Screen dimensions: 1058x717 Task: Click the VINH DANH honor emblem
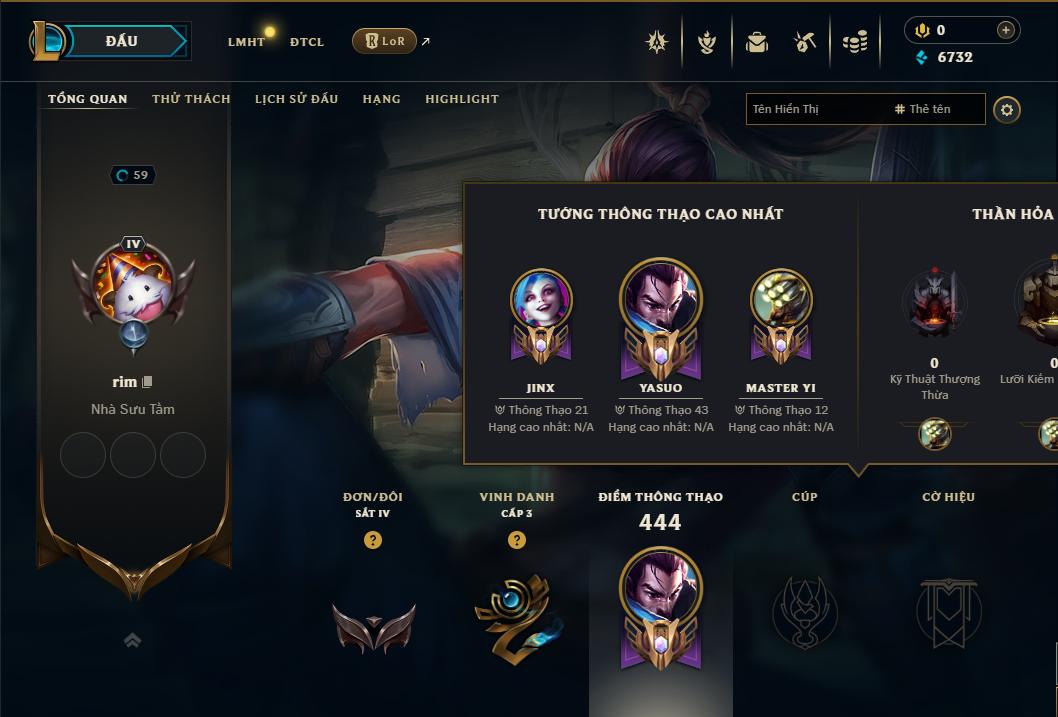(516, 617)
